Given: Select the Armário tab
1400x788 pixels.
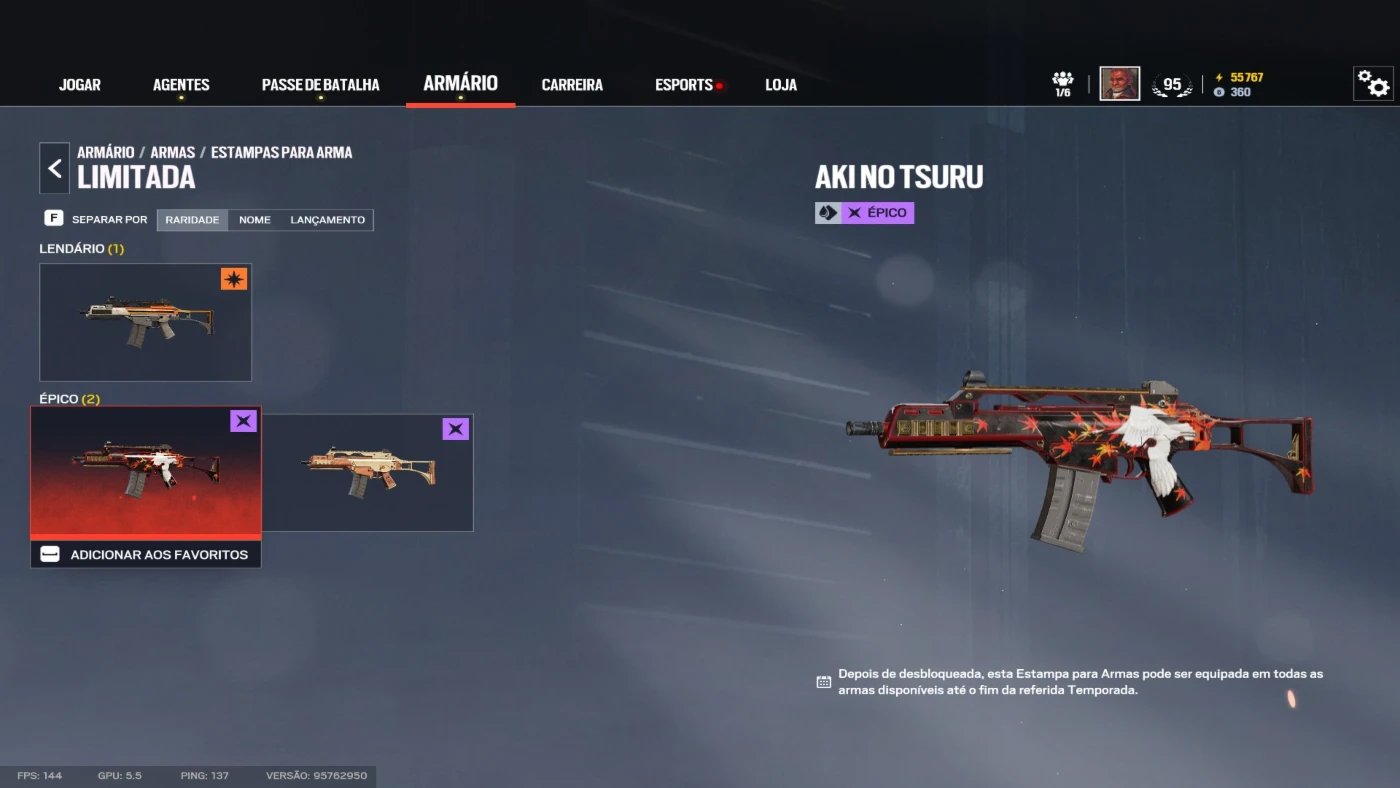Looking at the screenshot, I should 460,84.
